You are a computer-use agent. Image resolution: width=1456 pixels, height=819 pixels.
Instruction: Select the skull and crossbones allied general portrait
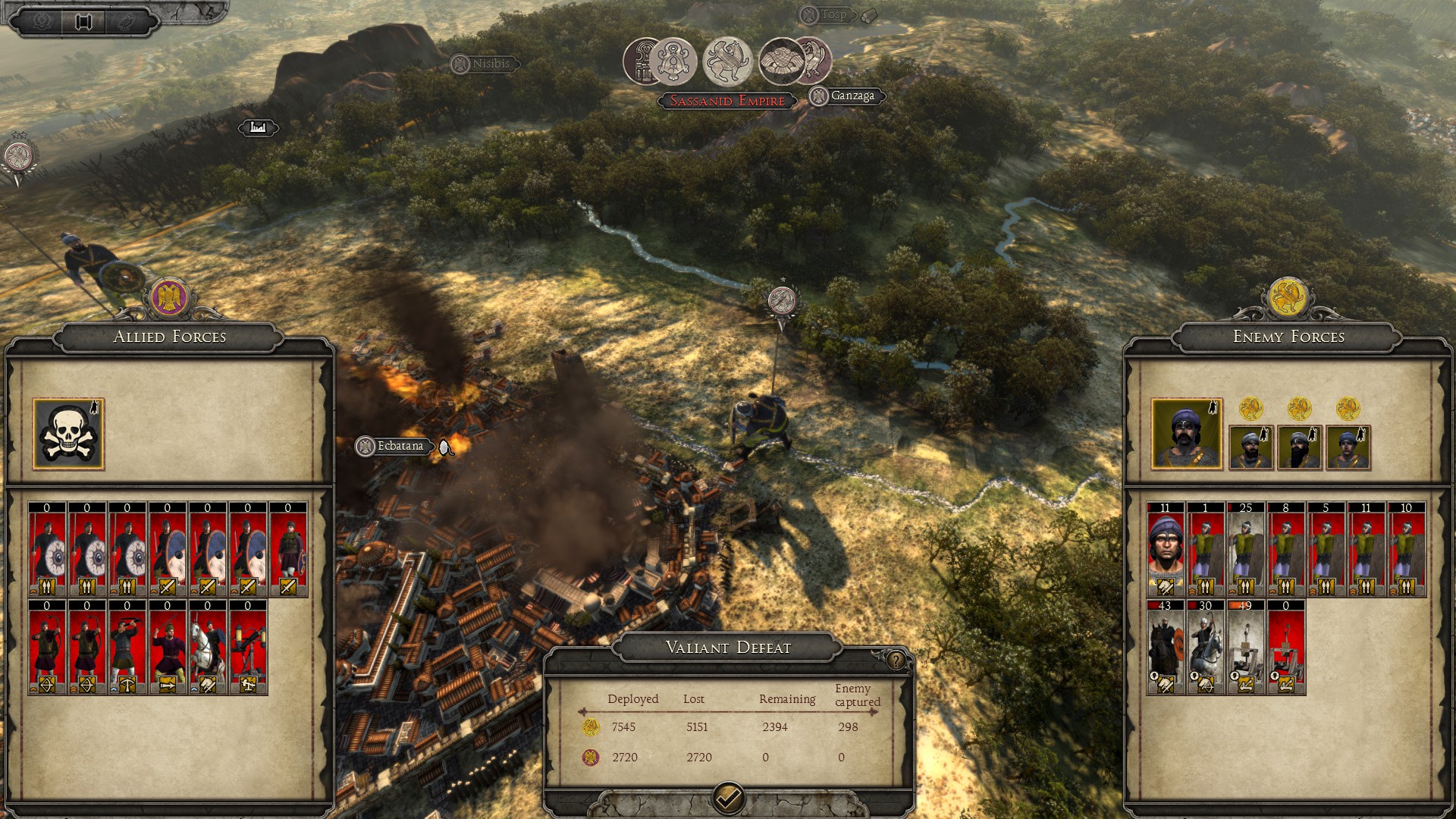click(68, 434)
